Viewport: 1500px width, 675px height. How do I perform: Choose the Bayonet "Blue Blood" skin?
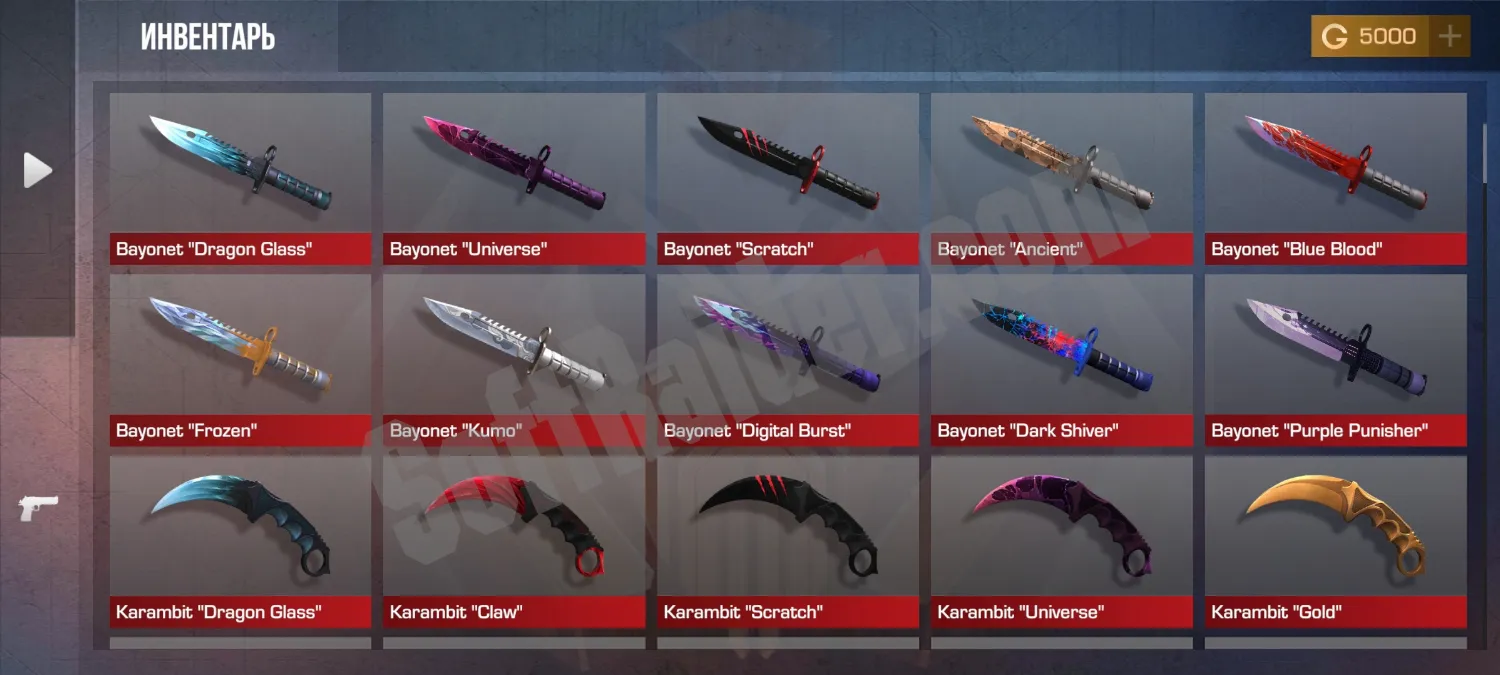pos(1336,178)
